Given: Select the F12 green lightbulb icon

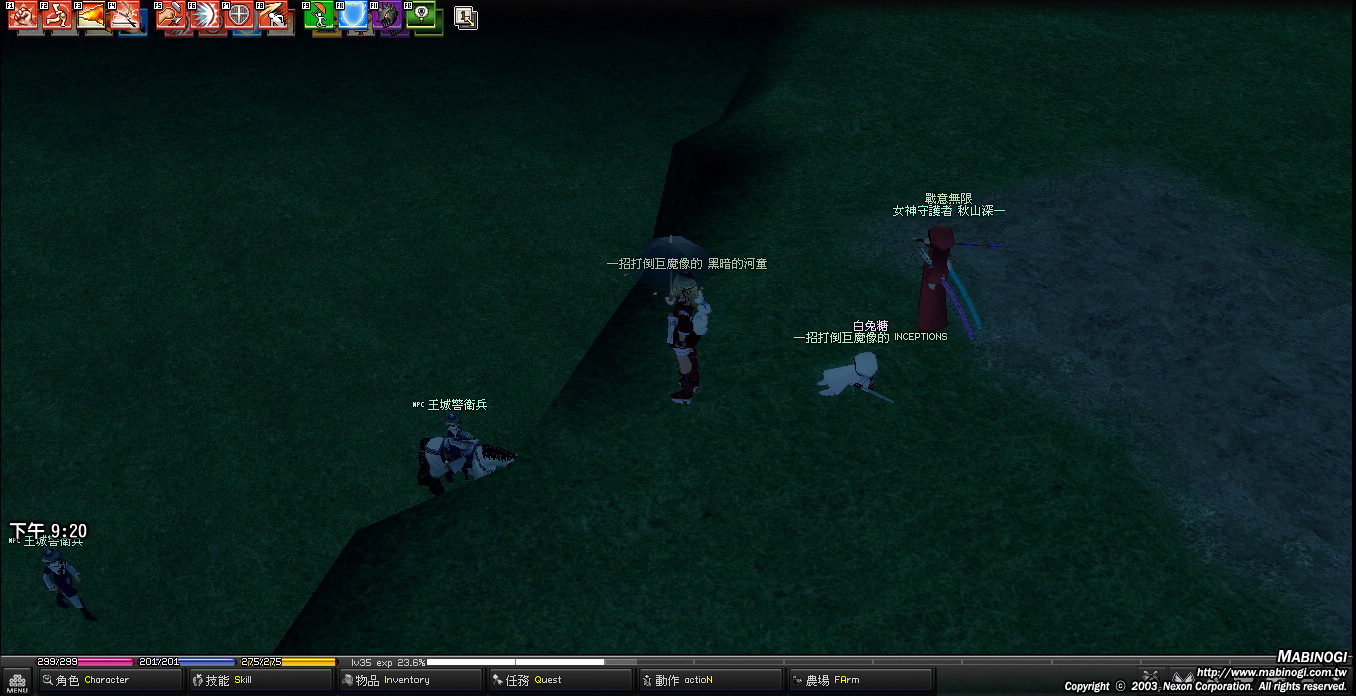Looking at the screenshot, I should pyautogui.click(x=421, y=16).
